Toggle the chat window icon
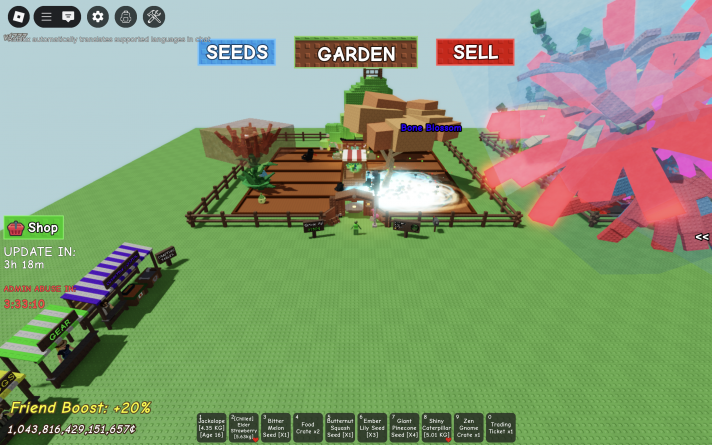The height and width of the screenshot is (445, 712). click(x=68, y=16)
